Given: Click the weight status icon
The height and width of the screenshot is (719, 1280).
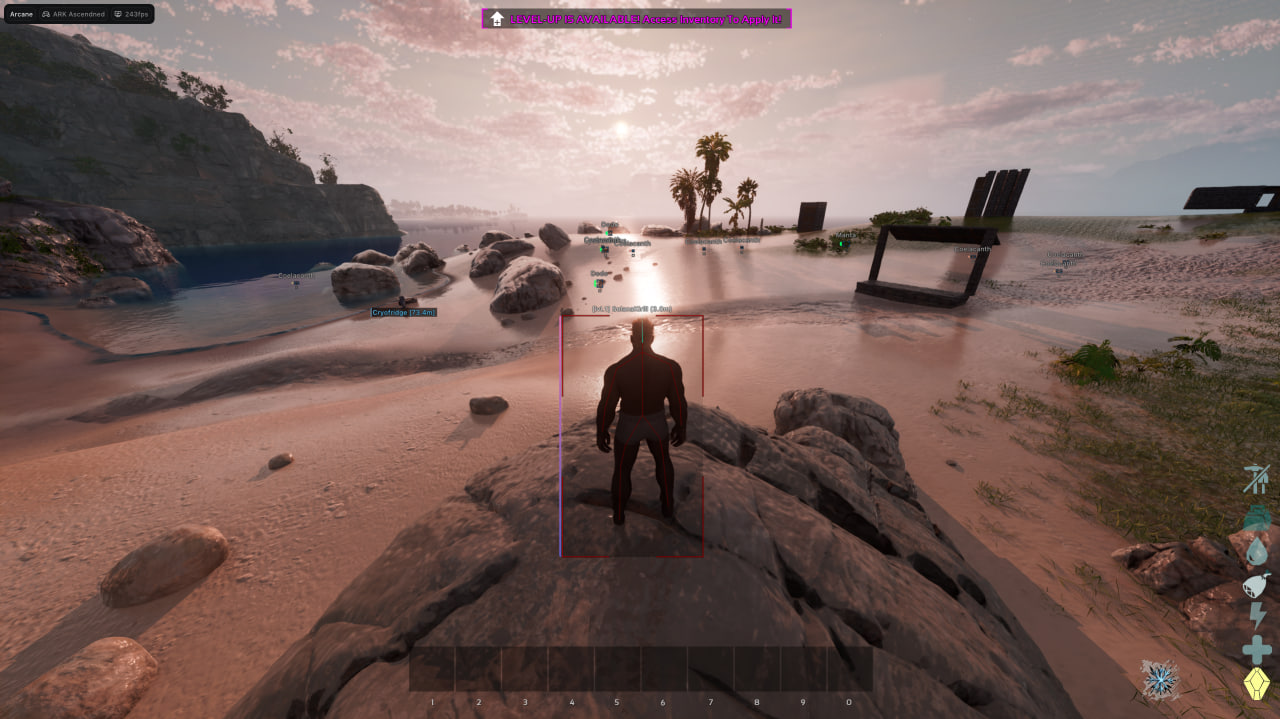Looking at the screenshot, I should coord(1257,518).
